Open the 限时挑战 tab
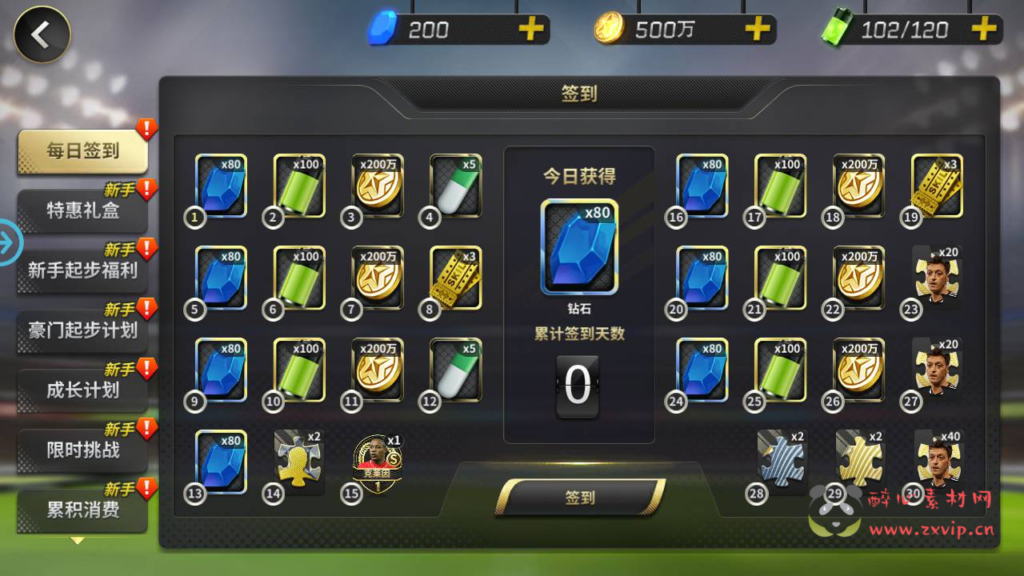 pyautogui.click(x=83, y=450)
